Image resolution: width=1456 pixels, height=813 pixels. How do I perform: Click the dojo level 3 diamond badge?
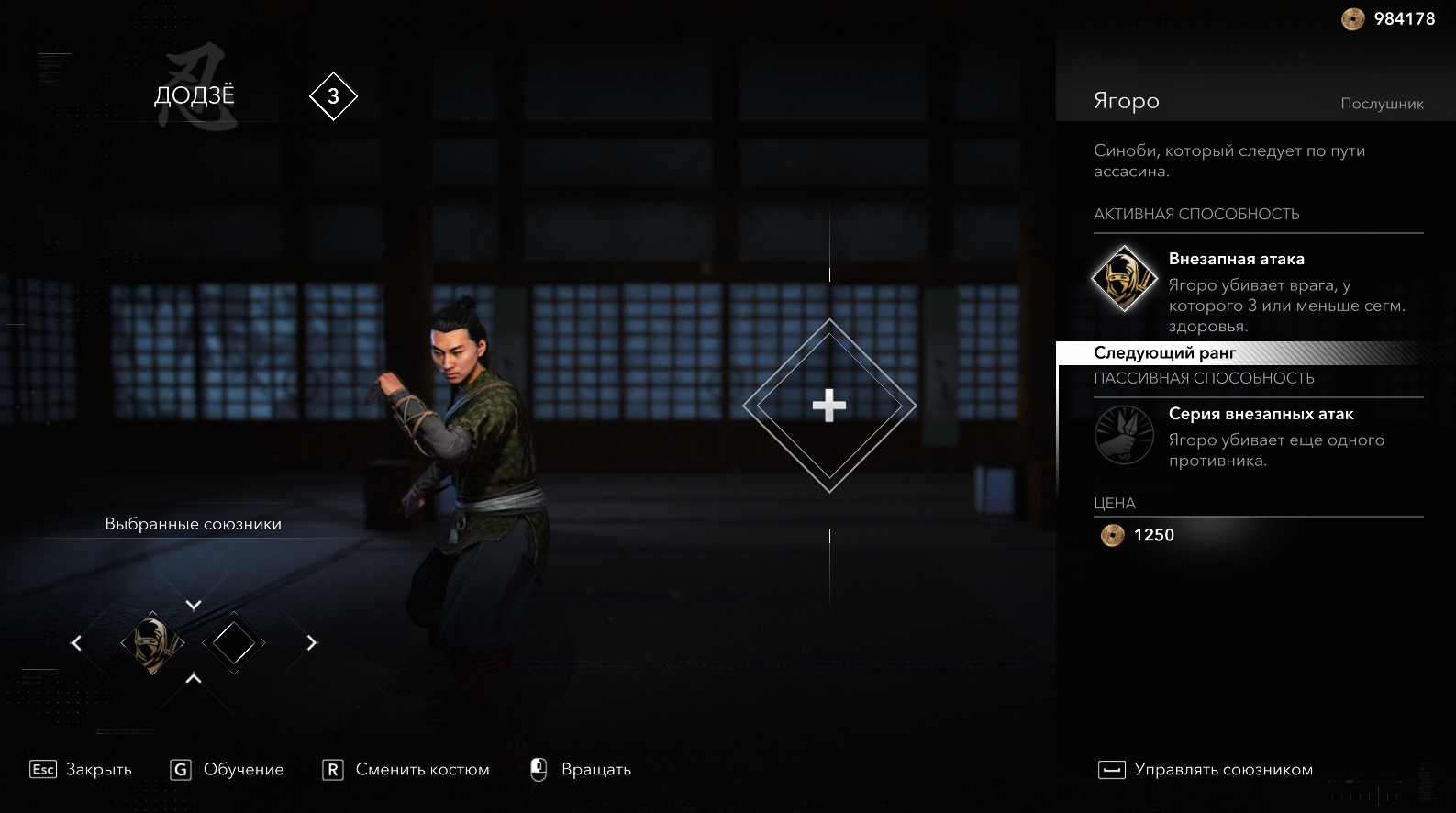click(333, 96)
